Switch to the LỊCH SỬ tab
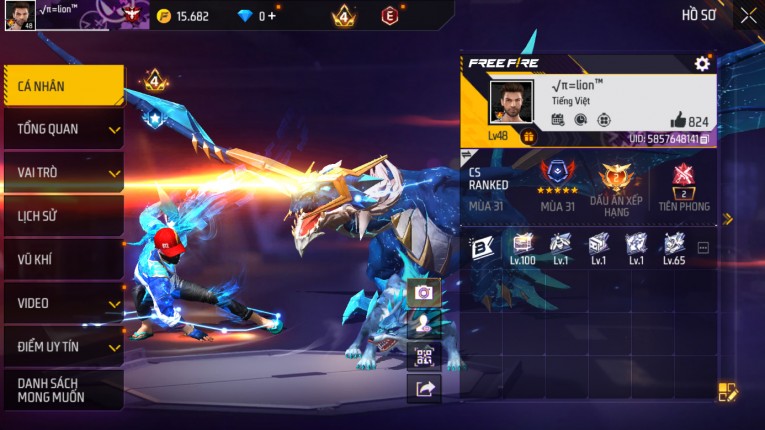This screenshot has height=430, width=765. pos(62,216)
